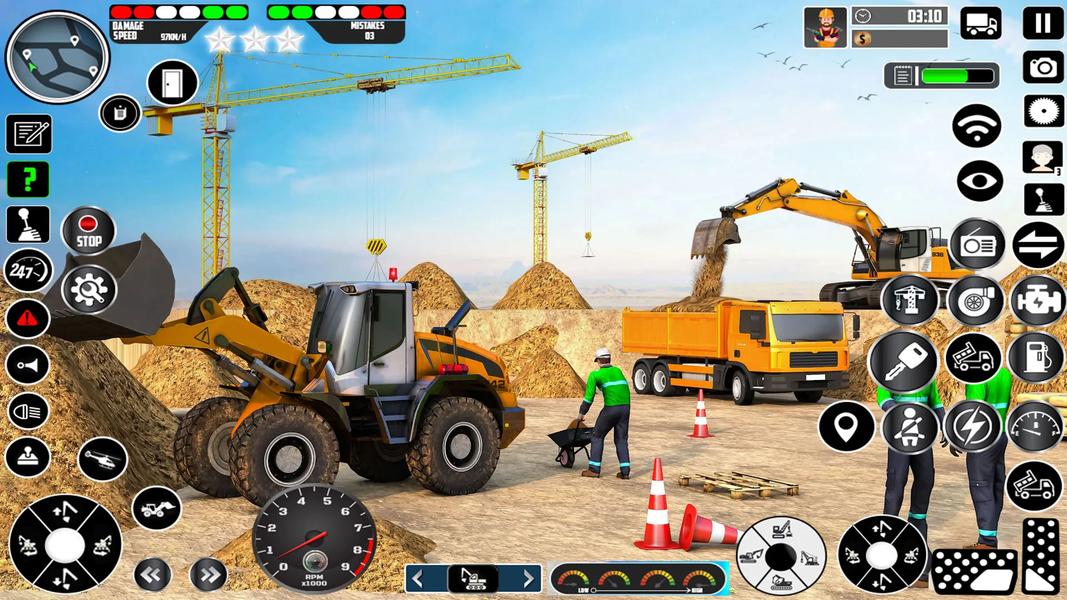
Task: Open the green question mark help
Action: pos(28,180)
